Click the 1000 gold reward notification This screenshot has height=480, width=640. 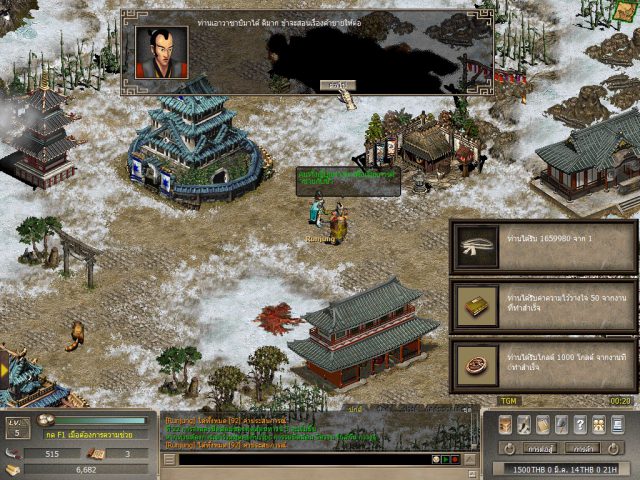(543, 366)
